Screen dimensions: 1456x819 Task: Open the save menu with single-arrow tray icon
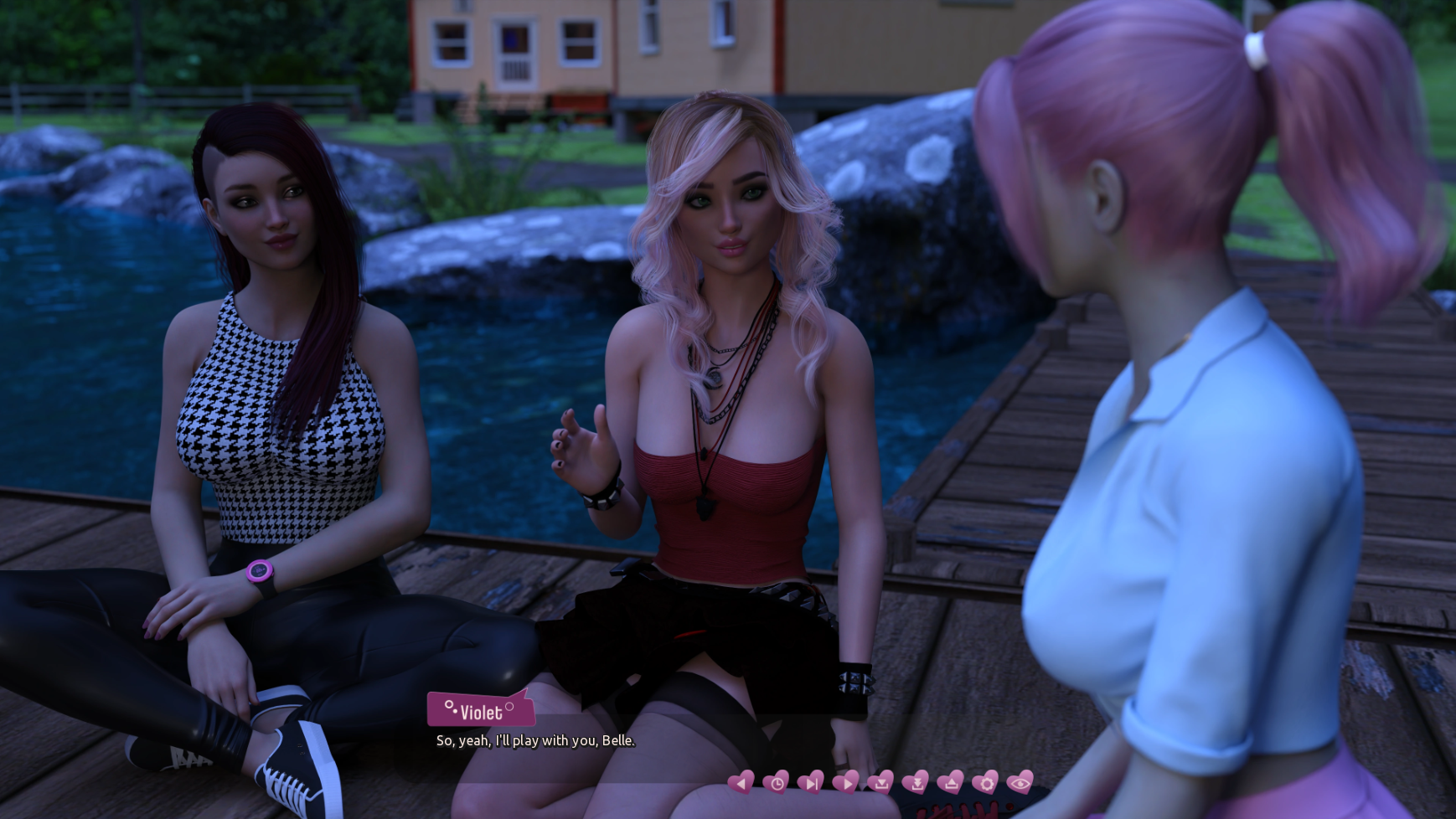[880, 783]
